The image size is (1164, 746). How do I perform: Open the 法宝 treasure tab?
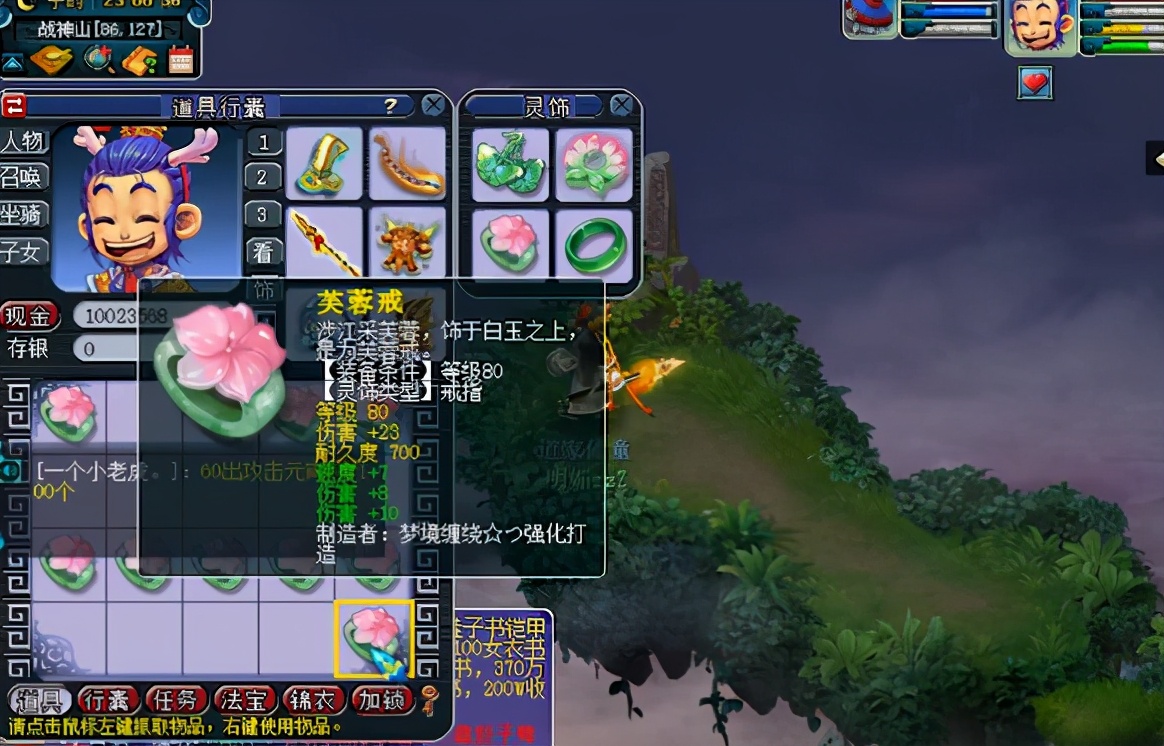point(243,700)
